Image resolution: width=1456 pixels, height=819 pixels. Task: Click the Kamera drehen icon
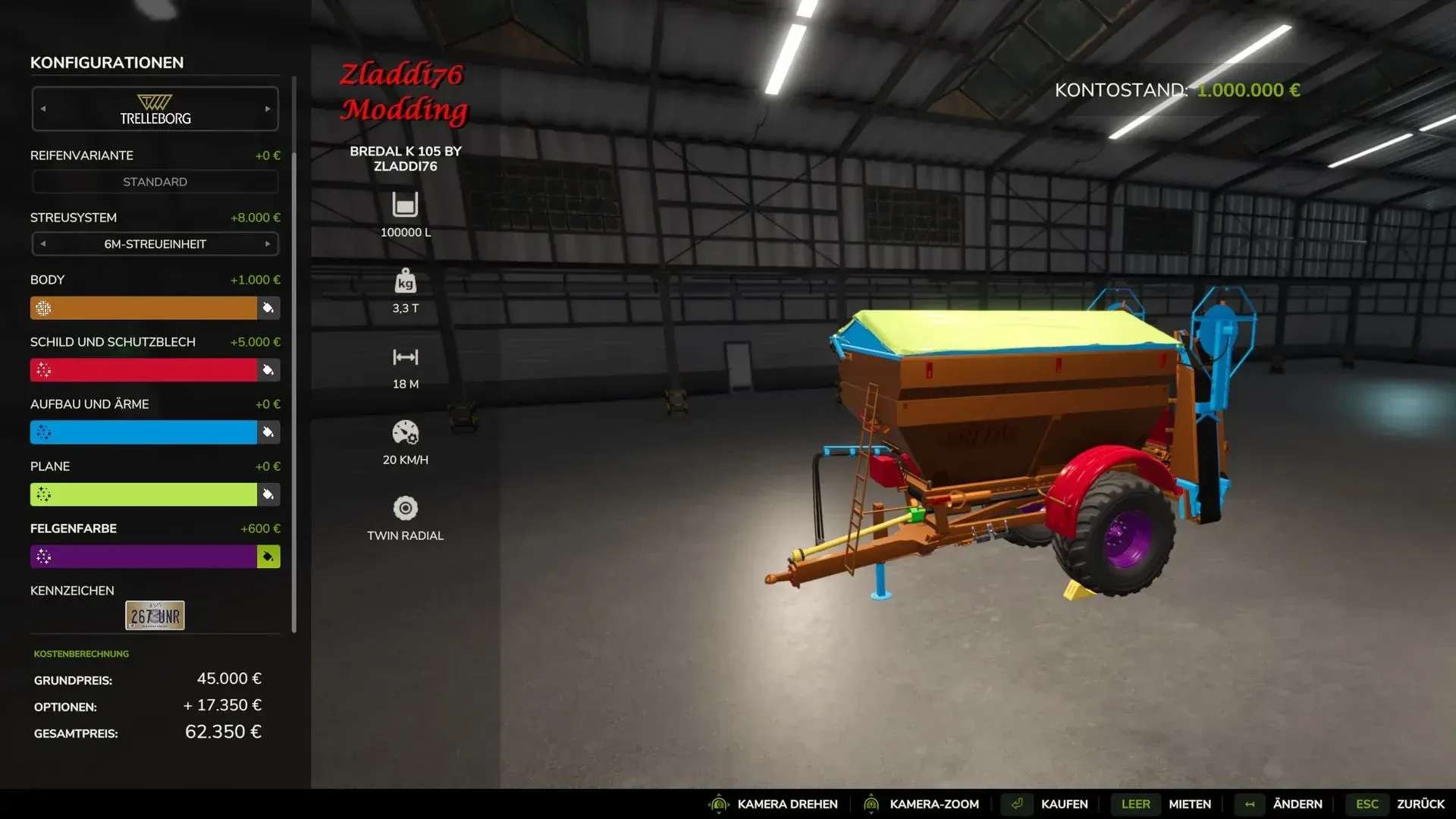tap(719, 804)
